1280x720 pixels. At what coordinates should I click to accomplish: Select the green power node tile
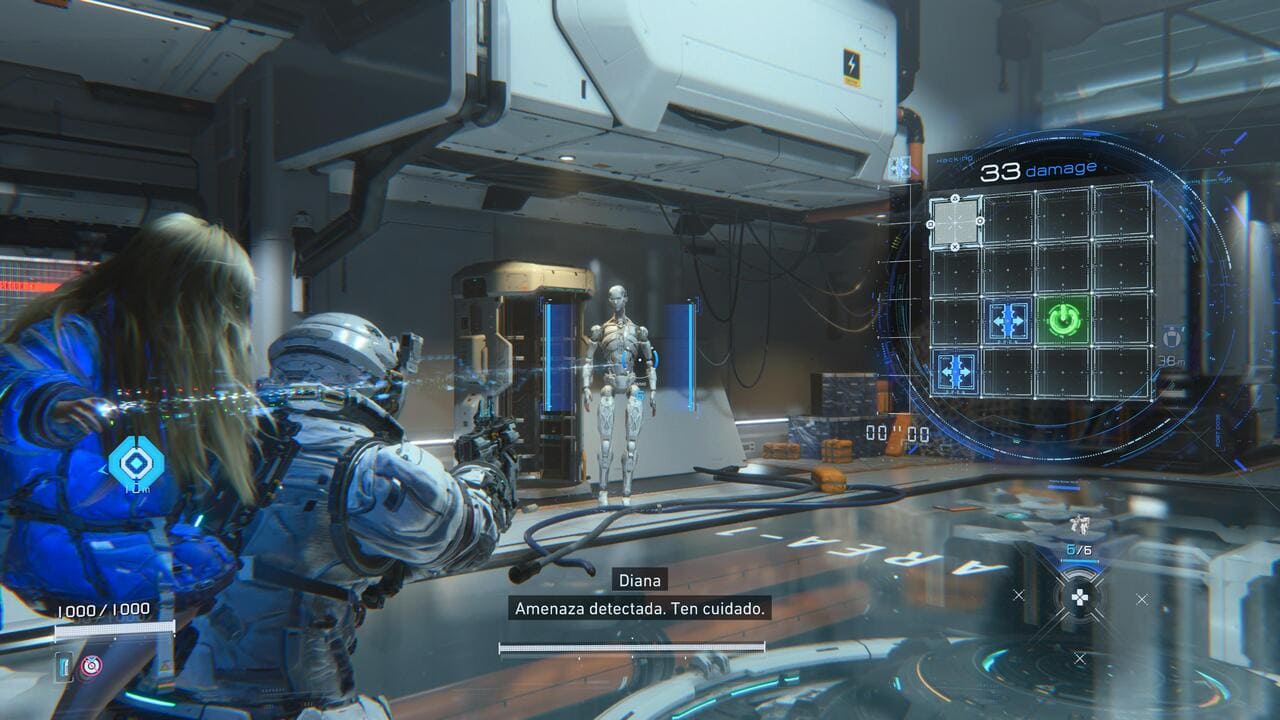point(1064,320)
